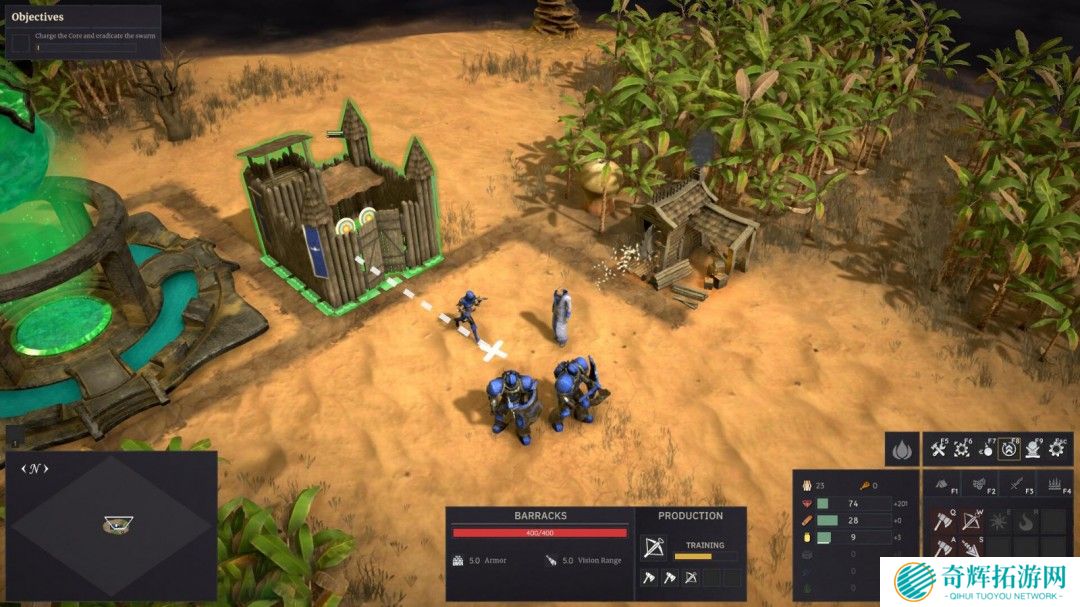1080x607 pixels.
Task: Cancel the crossbow unit currently in training
Action: 654,547
